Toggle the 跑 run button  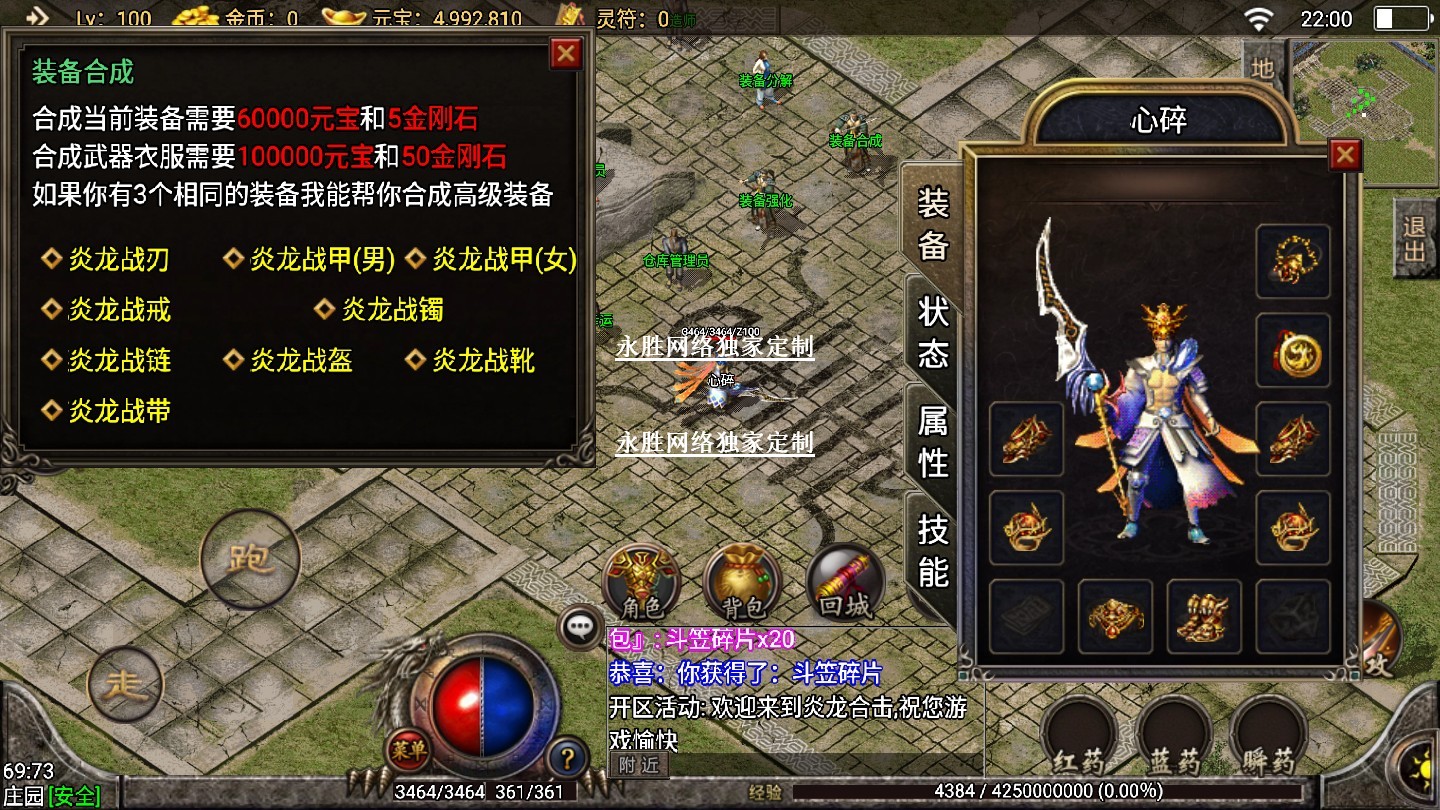(x=250, y=558)
